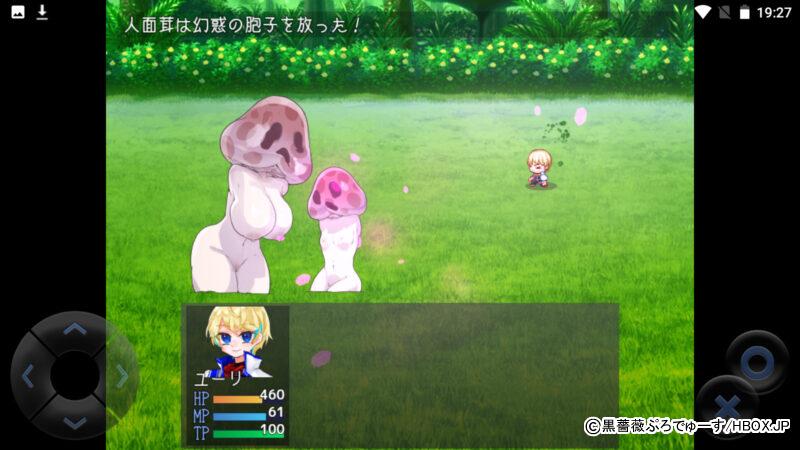Tap the right arrow on the d-pad
The width and height of the screenshot is (800, 450).
click(x=122, y=376)
